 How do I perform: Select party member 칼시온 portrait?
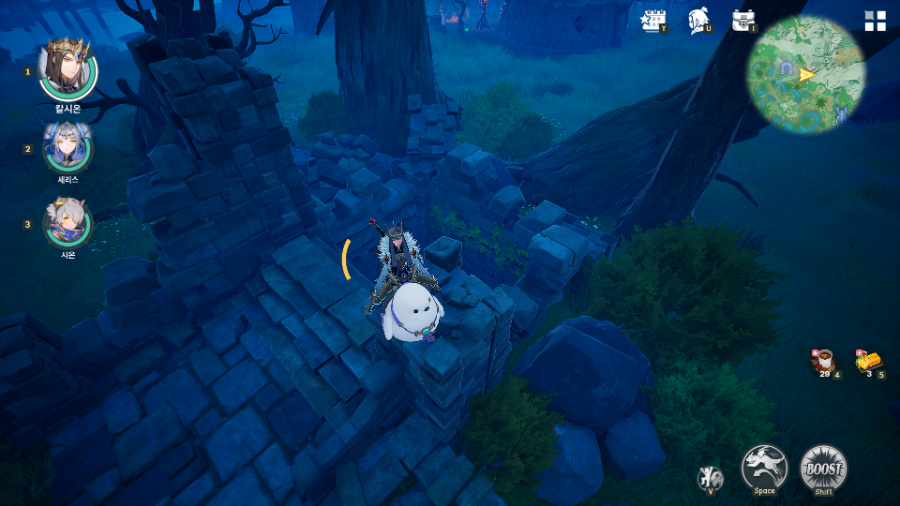(x=68, y=69)
